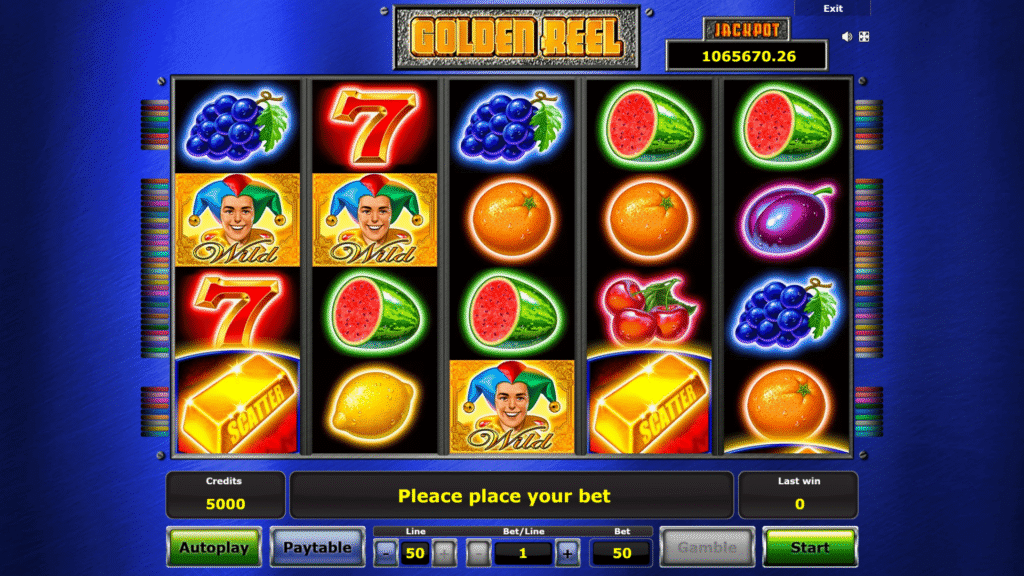The width and height of the screenshot is (1024, 576).
Task: Open the Paytable
Action: point(317,547)
